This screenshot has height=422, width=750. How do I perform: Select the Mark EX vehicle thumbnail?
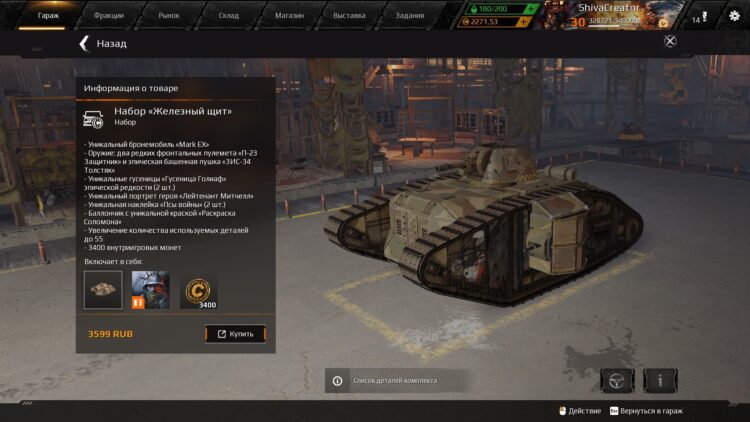click(103, 290)
